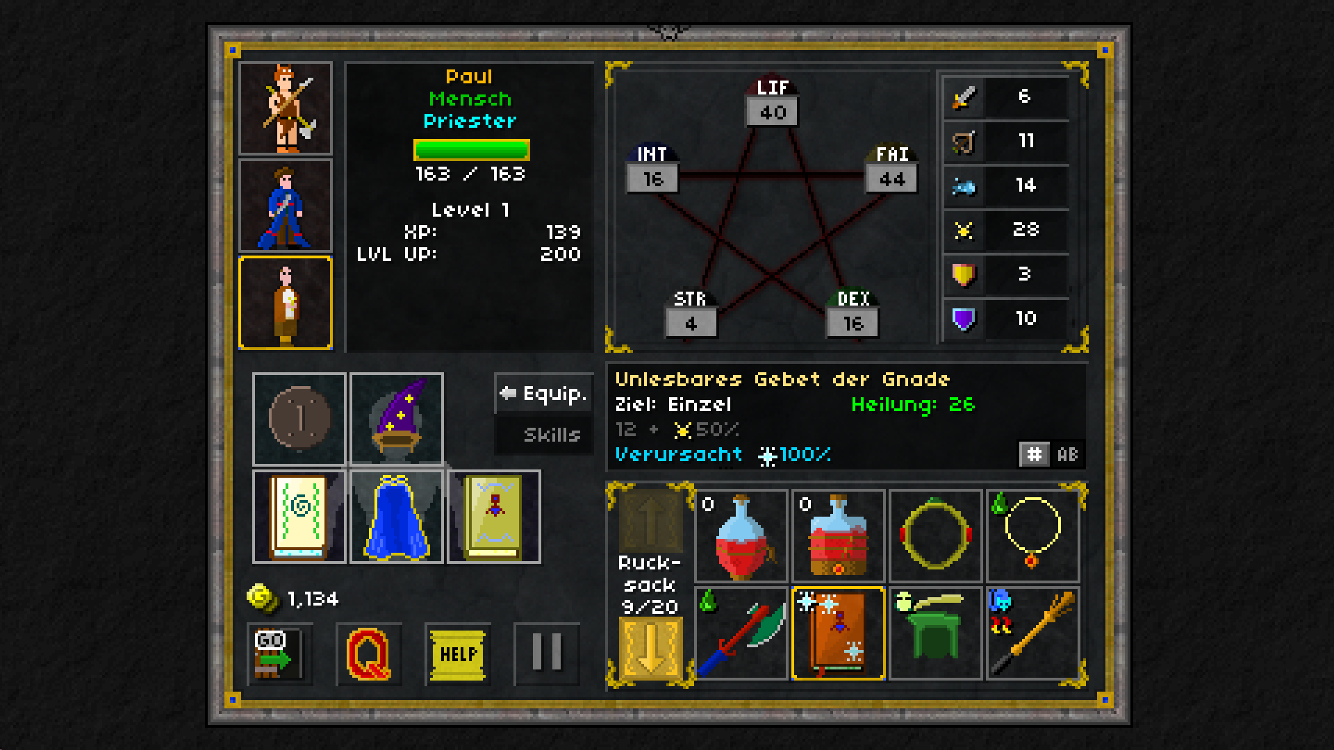Click the sword melee attack stat icon
Viewport: 1334px width, 750px height.
click(961, 97)
